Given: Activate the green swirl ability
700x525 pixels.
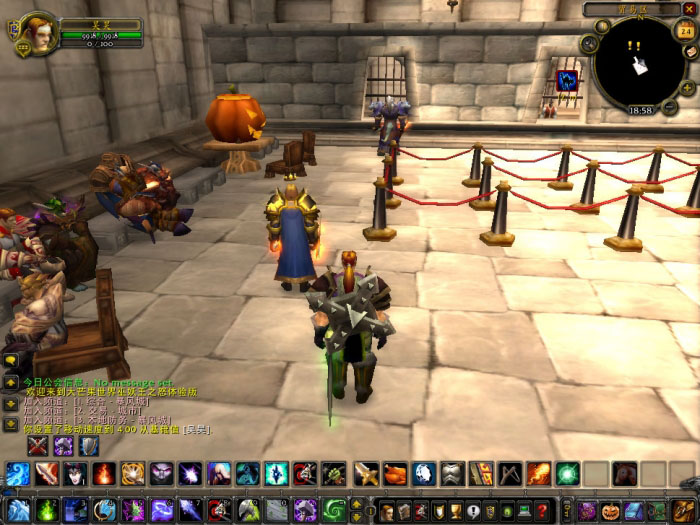Looking at the screenshot, I should [x=333, y=511].
